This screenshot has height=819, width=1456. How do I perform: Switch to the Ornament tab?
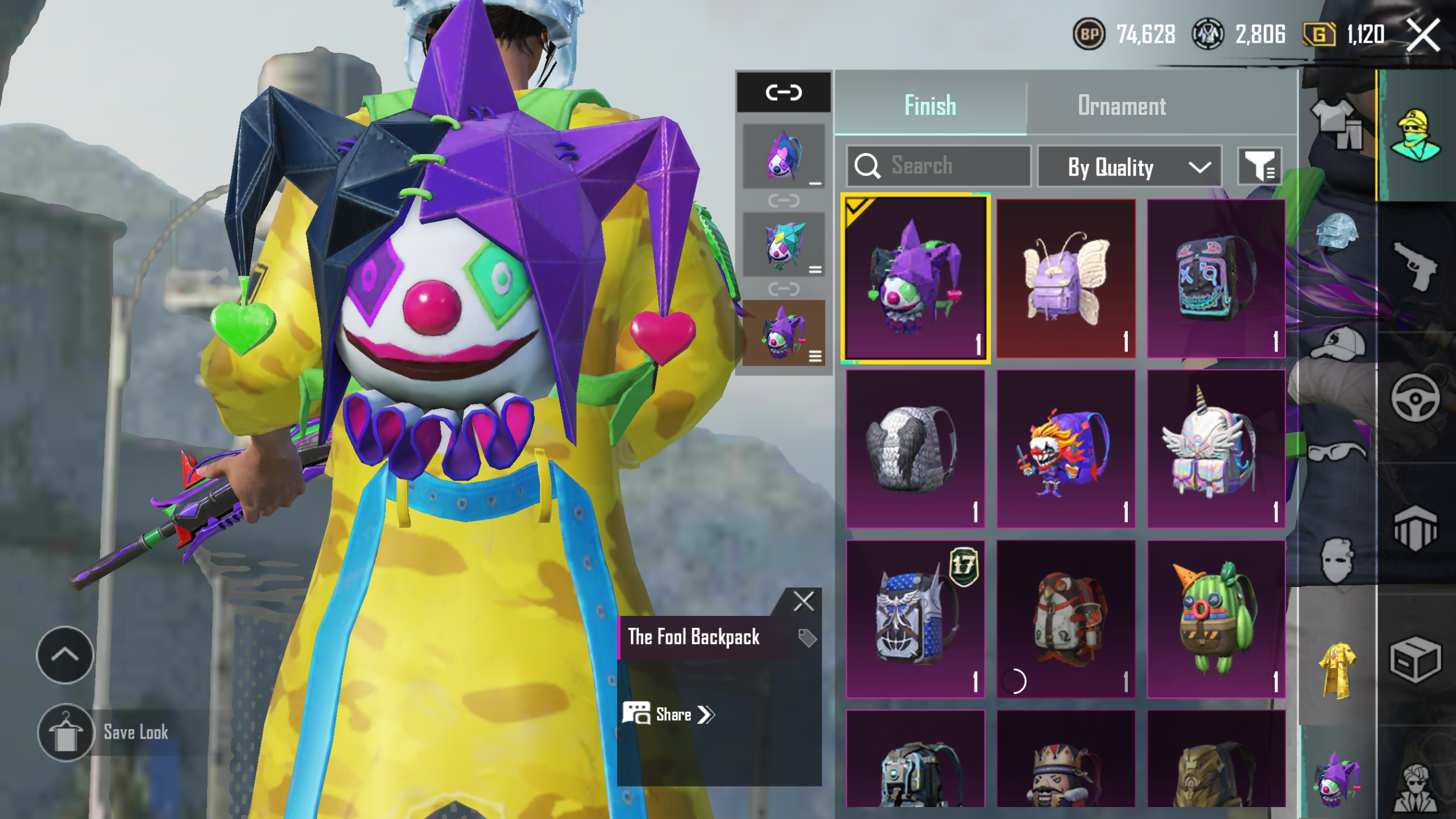1122,106
